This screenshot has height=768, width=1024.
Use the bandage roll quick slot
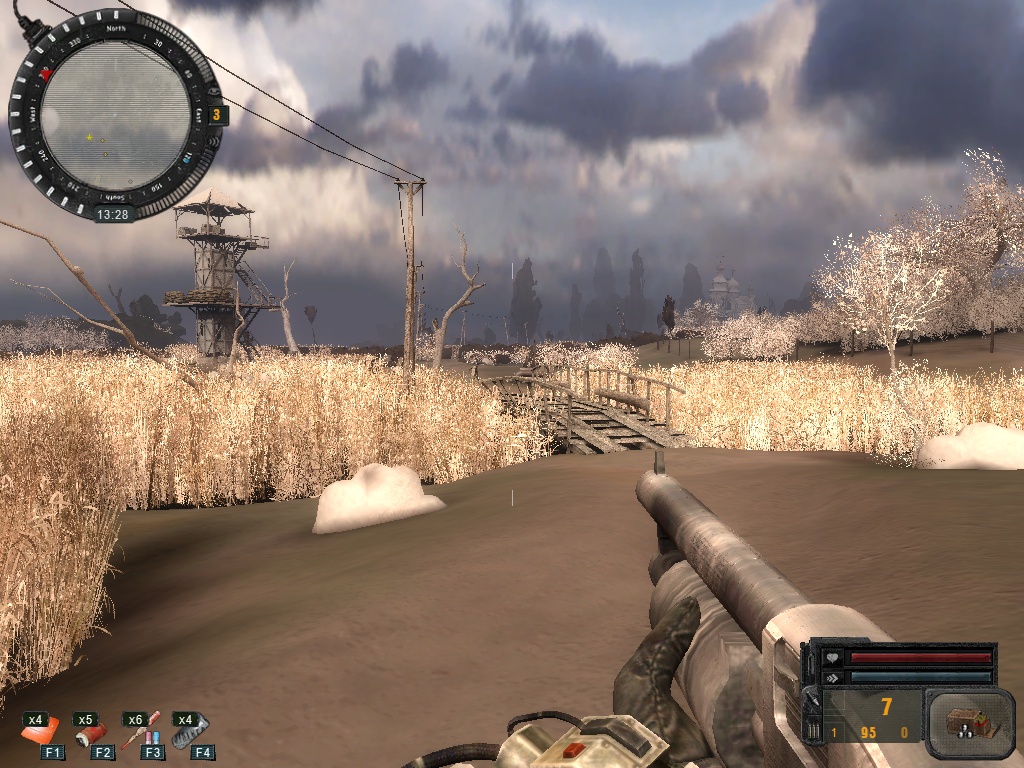click(x=92, y=734)
